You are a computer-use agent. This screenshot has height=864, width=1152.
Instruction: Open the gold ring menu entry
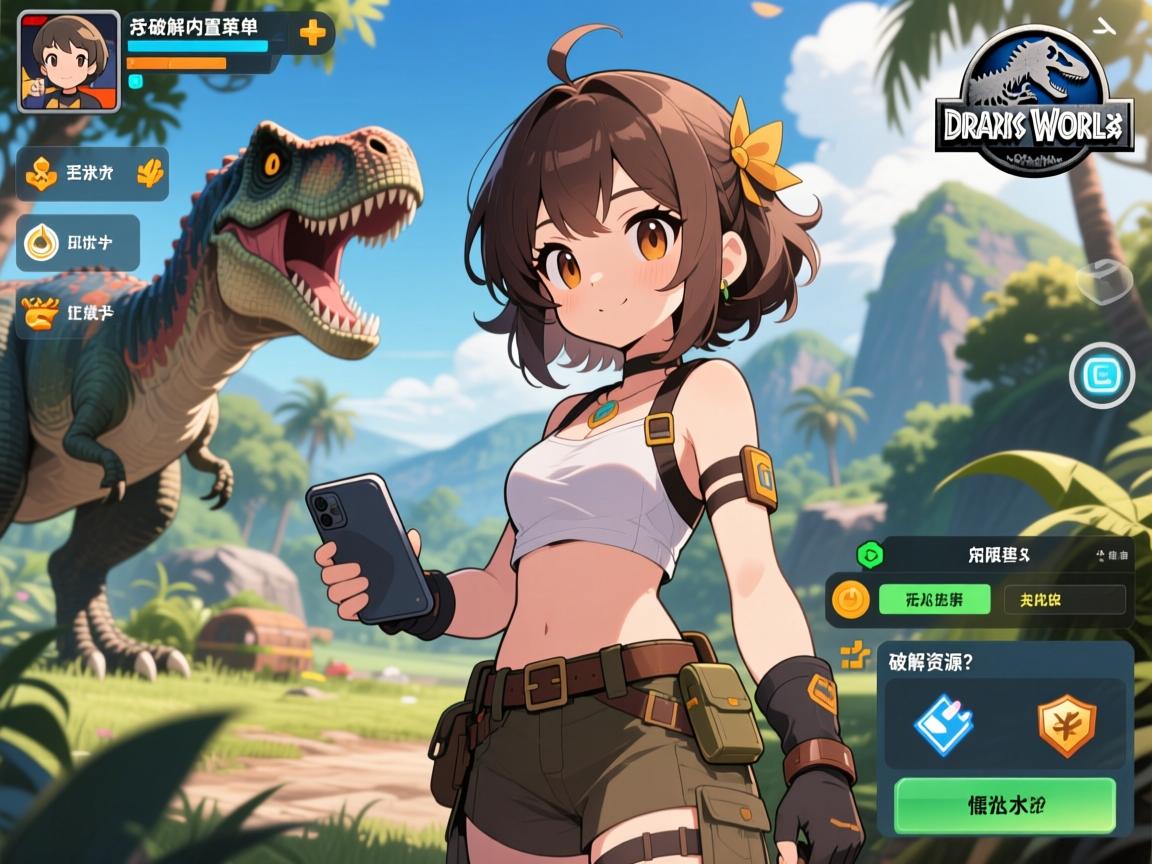pyautogui.click(x=79, y=242)
